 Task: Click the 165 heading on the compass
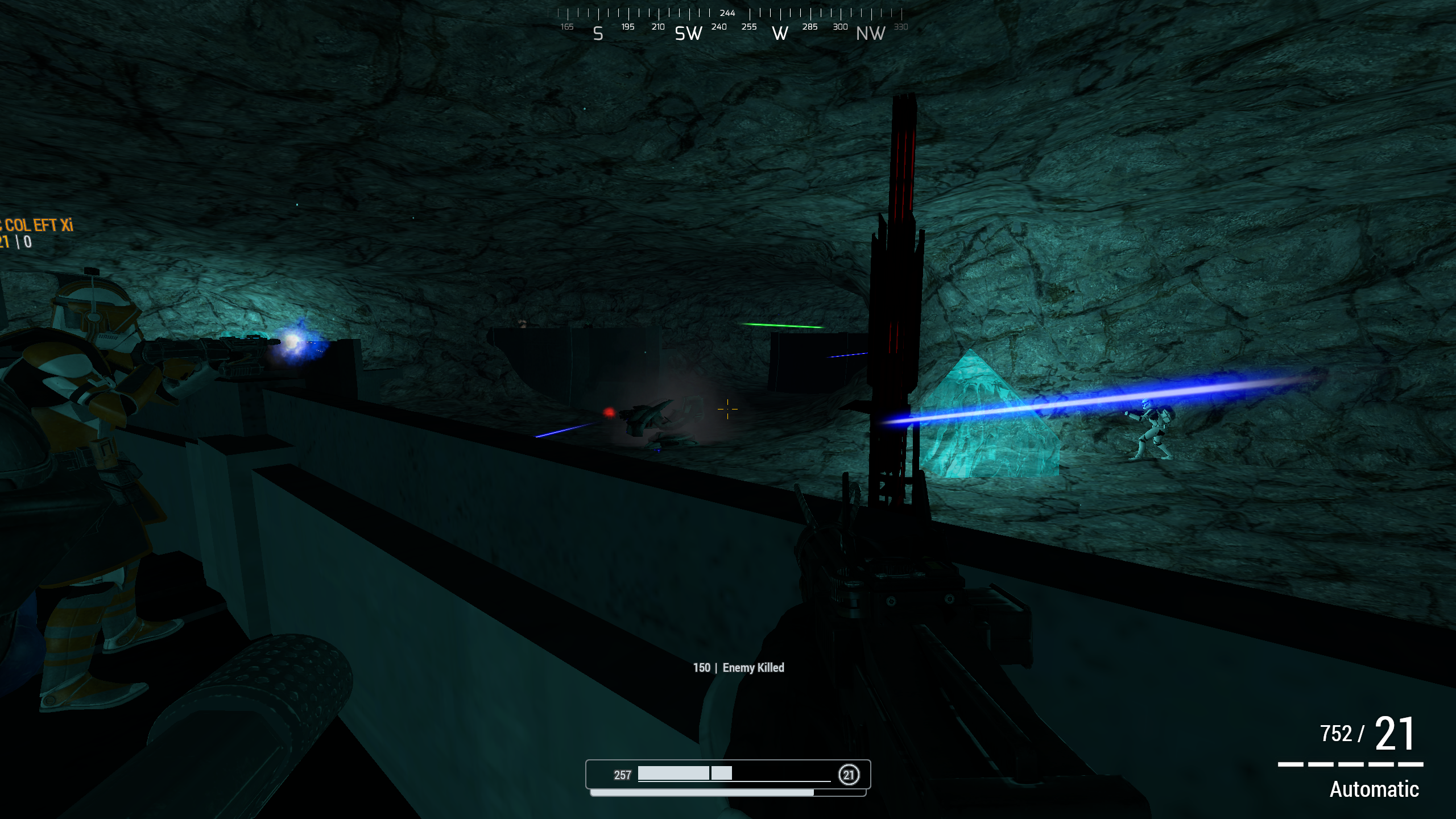567,27
